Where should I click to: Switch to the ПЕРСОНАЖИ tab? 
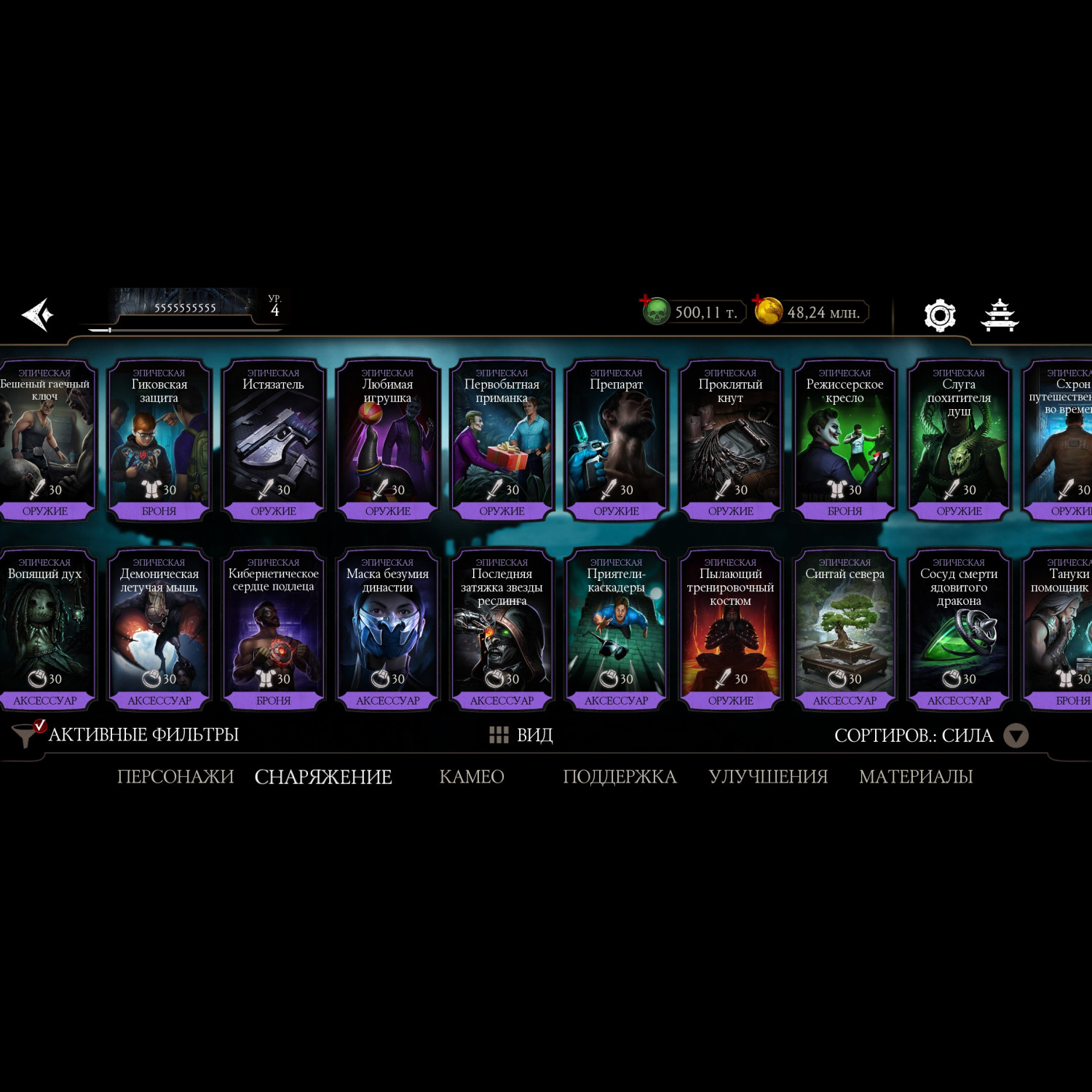click(x=175, y=777)
